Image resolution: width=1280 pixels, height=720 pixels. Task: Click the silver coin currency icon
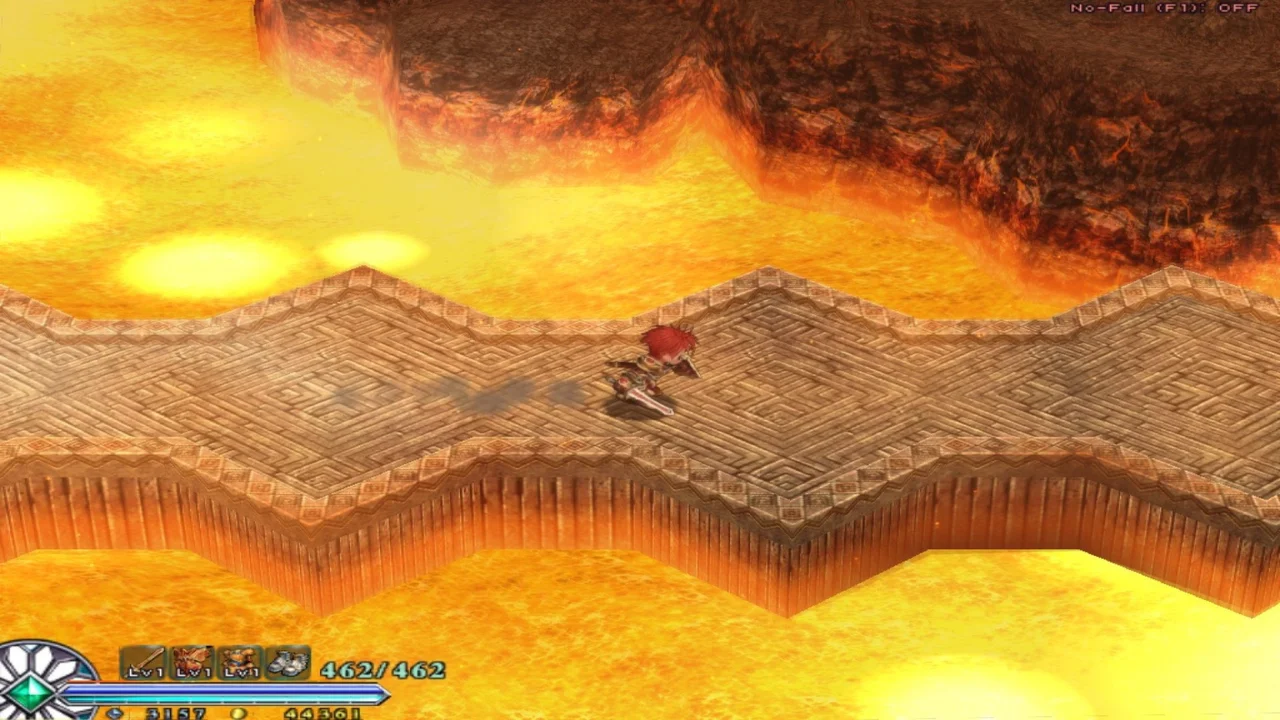(115, 713)
